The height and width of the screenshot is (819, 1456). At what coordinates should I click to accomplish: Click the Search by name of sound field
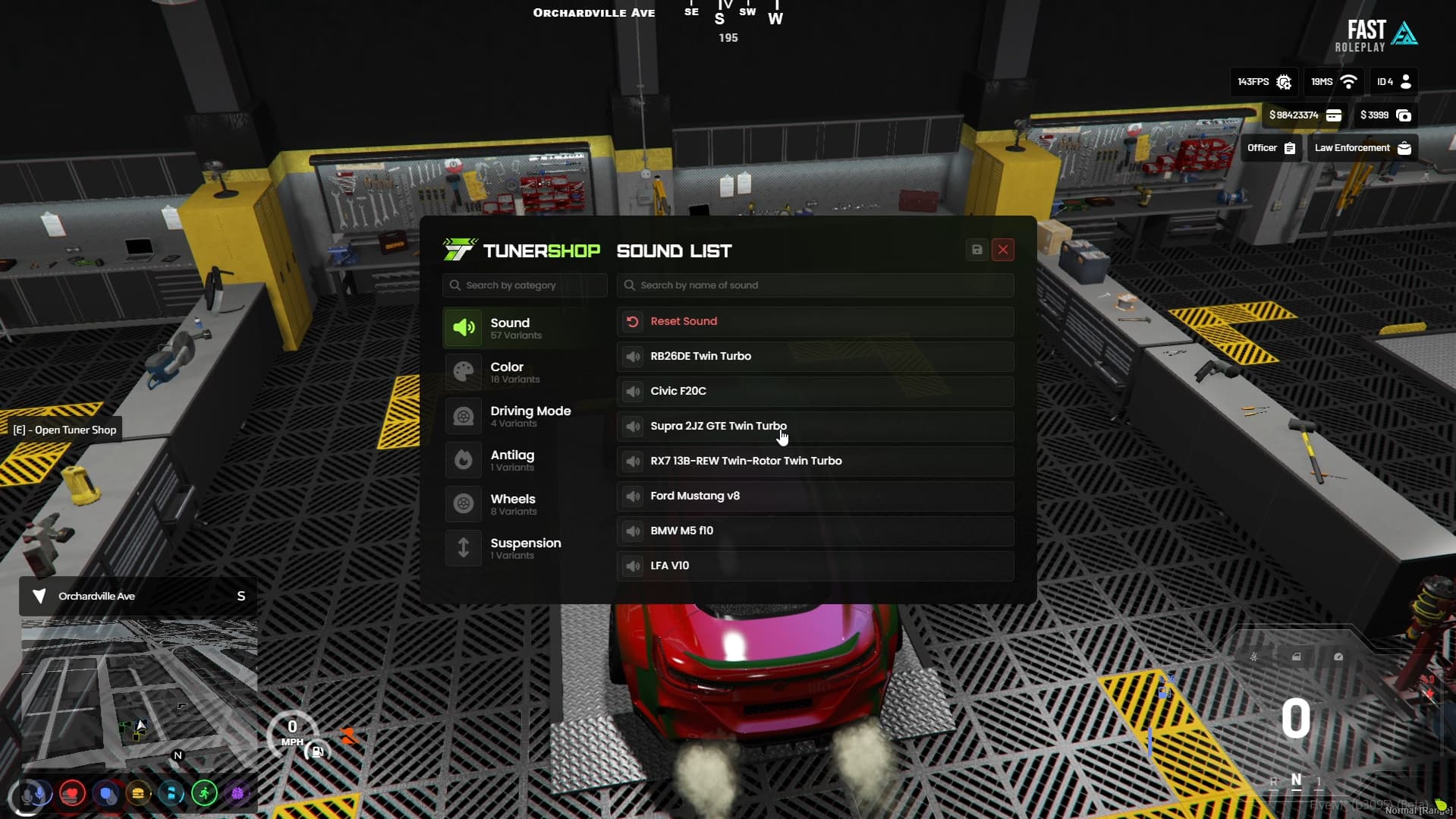(x=815, y=285)
